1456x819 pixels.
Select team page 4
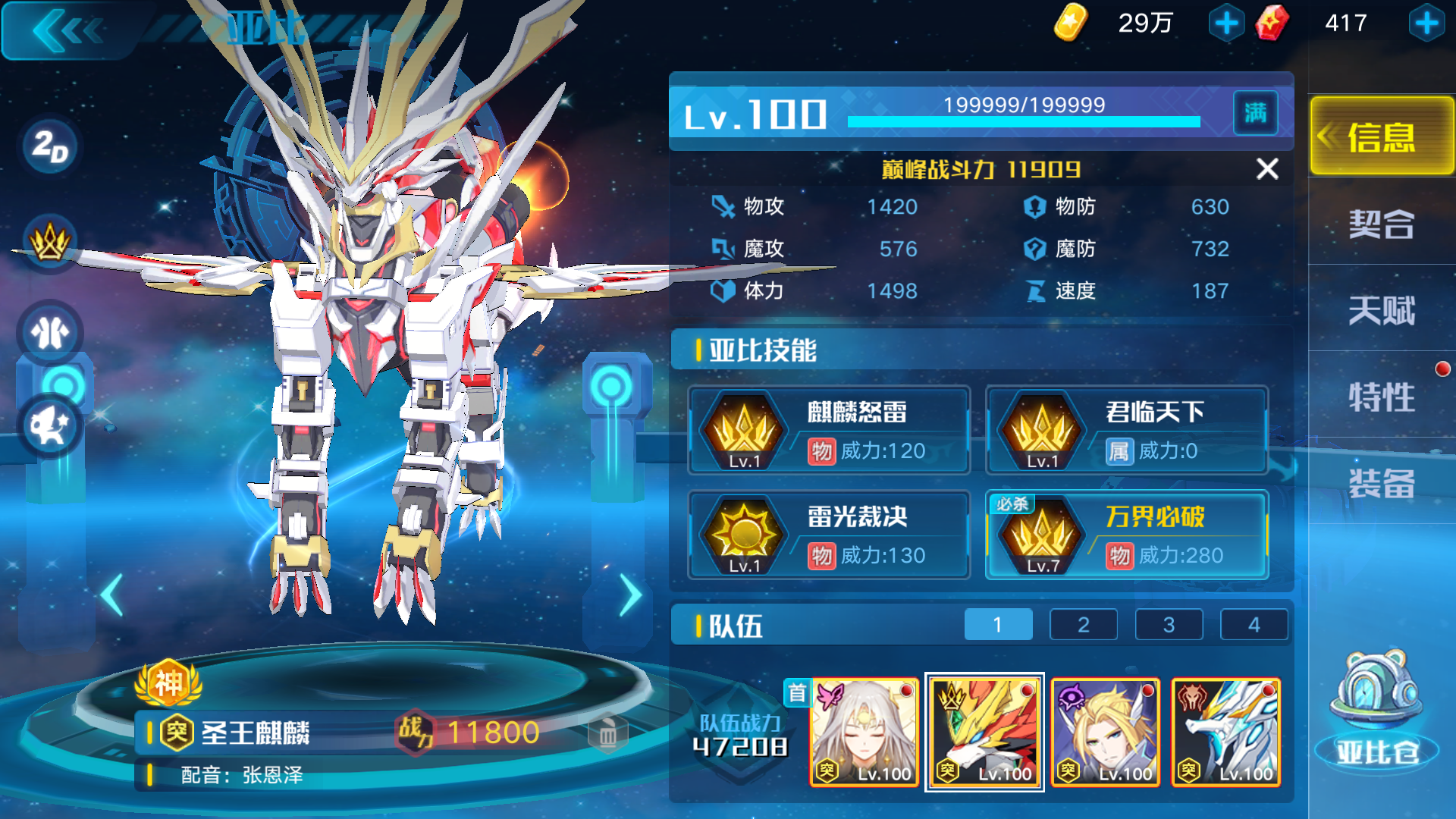coord(1254,624)
